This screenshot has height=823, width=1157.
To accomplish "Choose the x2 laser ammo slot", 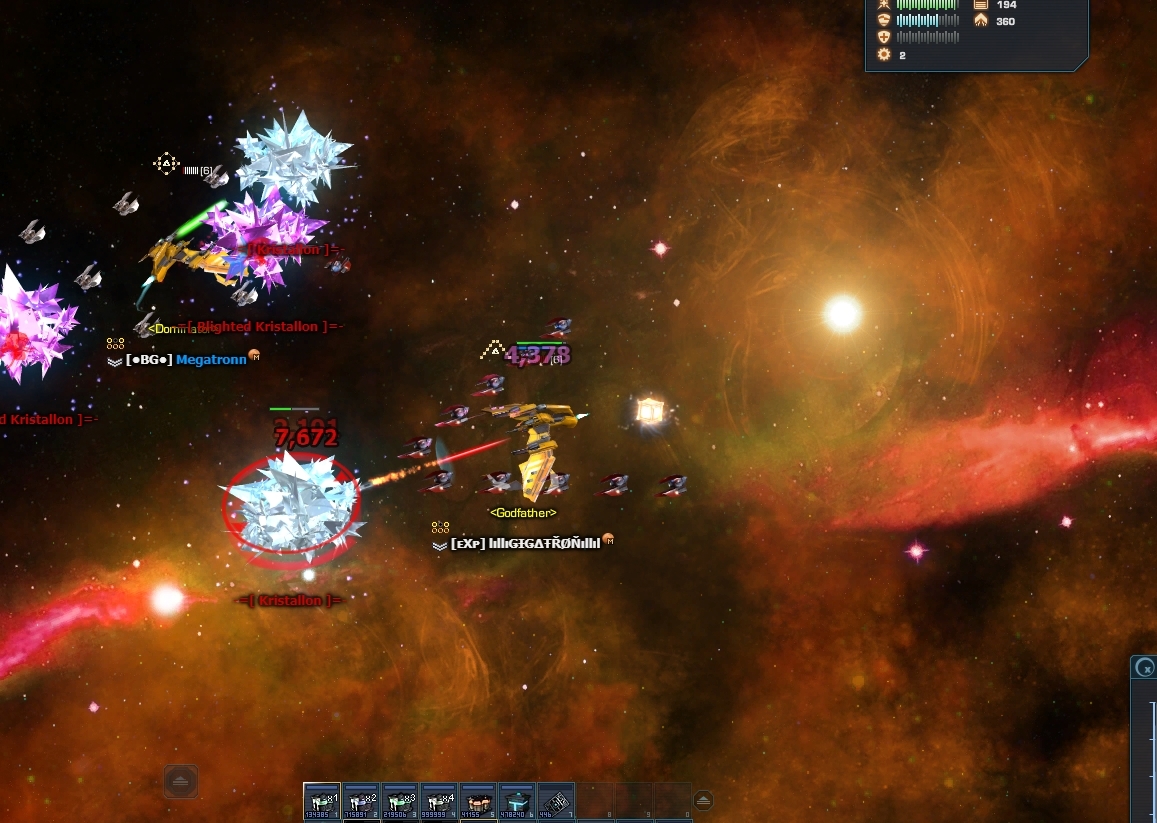I will tap(361, 801).
